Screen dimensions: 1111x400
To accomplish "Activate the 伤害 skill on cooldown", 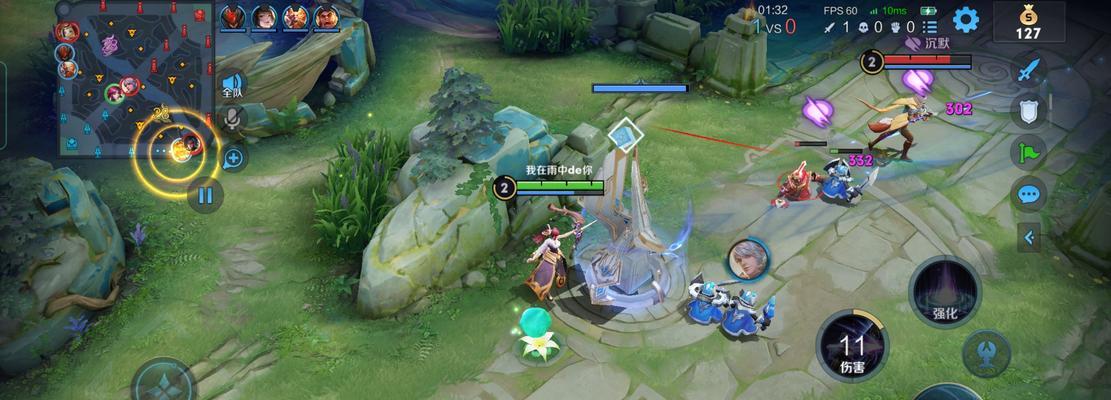I will 852,346.
